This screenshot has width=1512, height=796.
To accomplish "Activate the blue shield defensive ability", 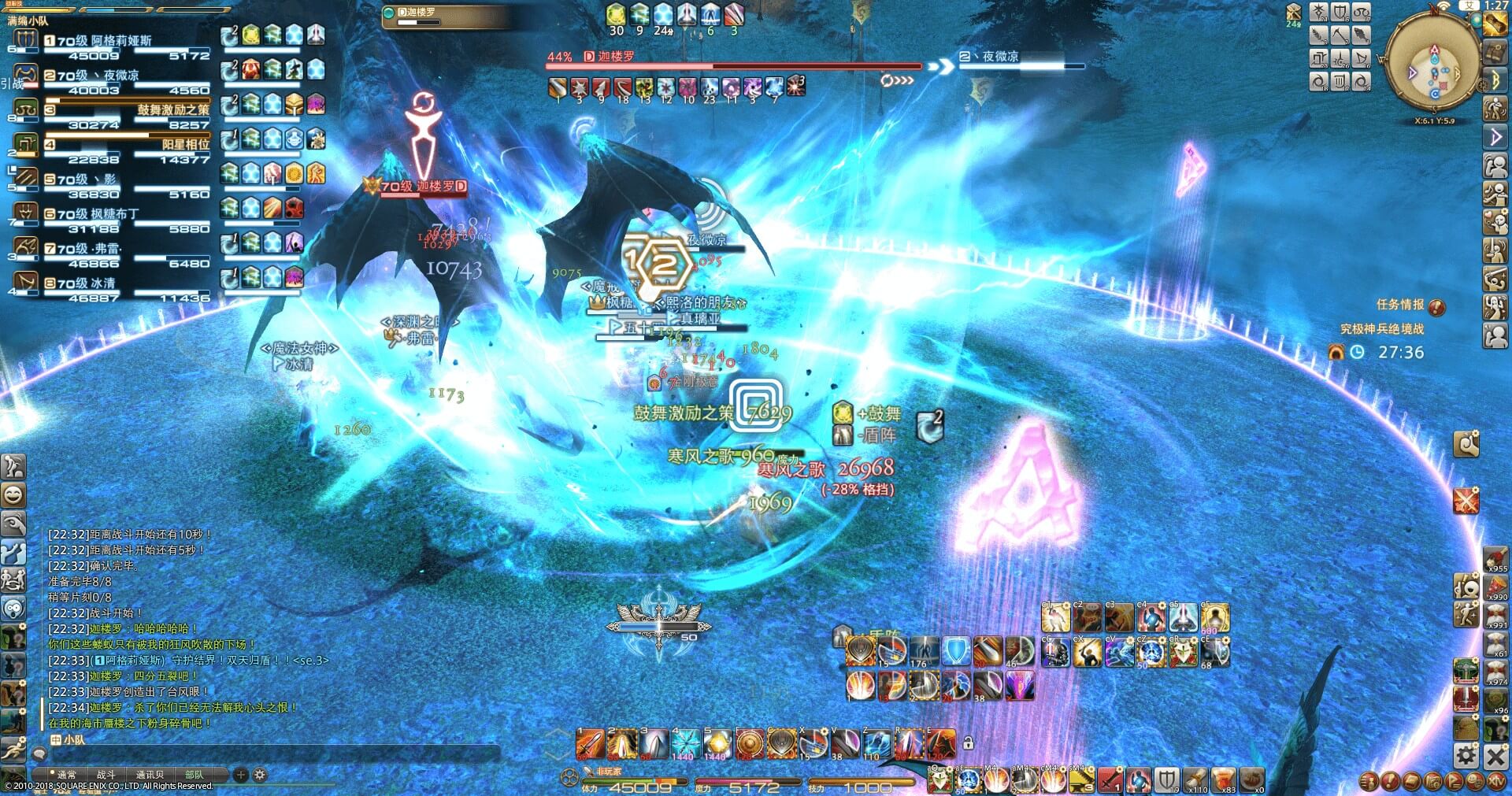I will point(956,652).
